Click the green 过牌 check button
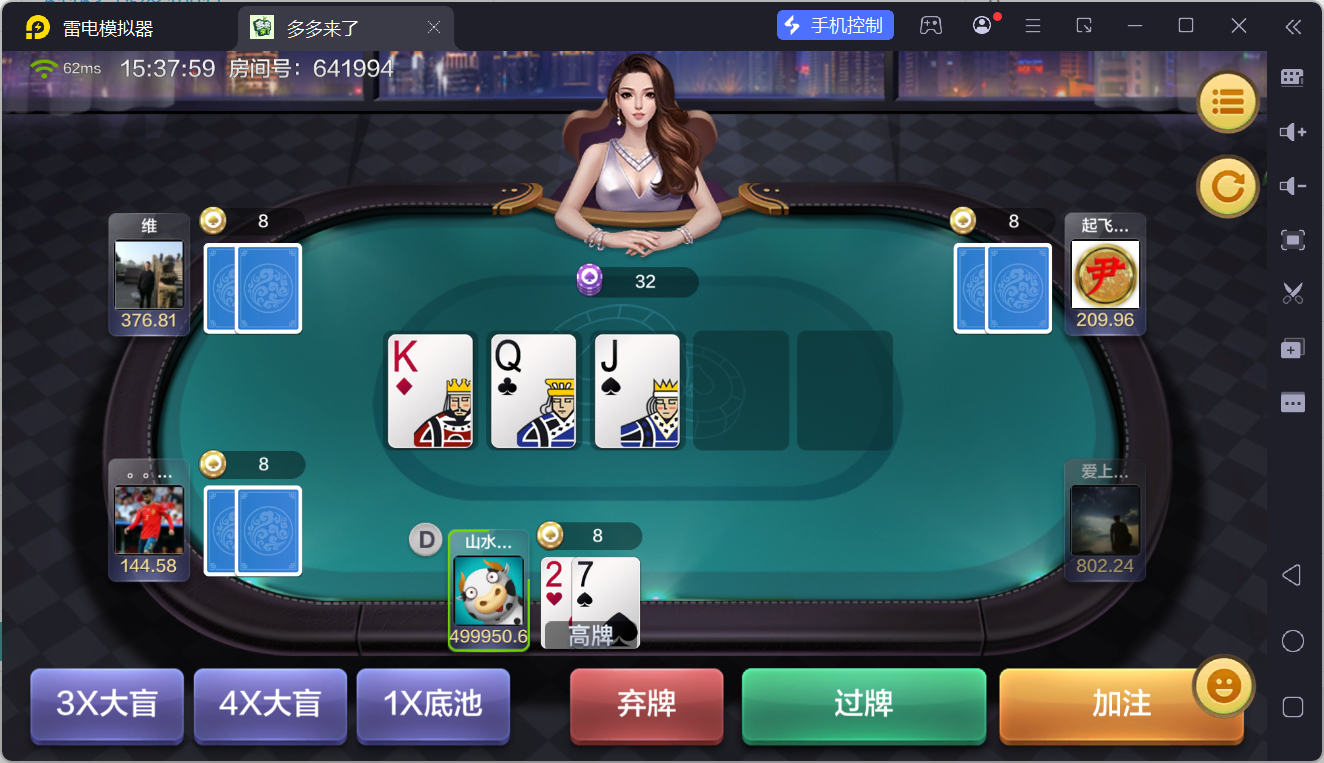 863,705
